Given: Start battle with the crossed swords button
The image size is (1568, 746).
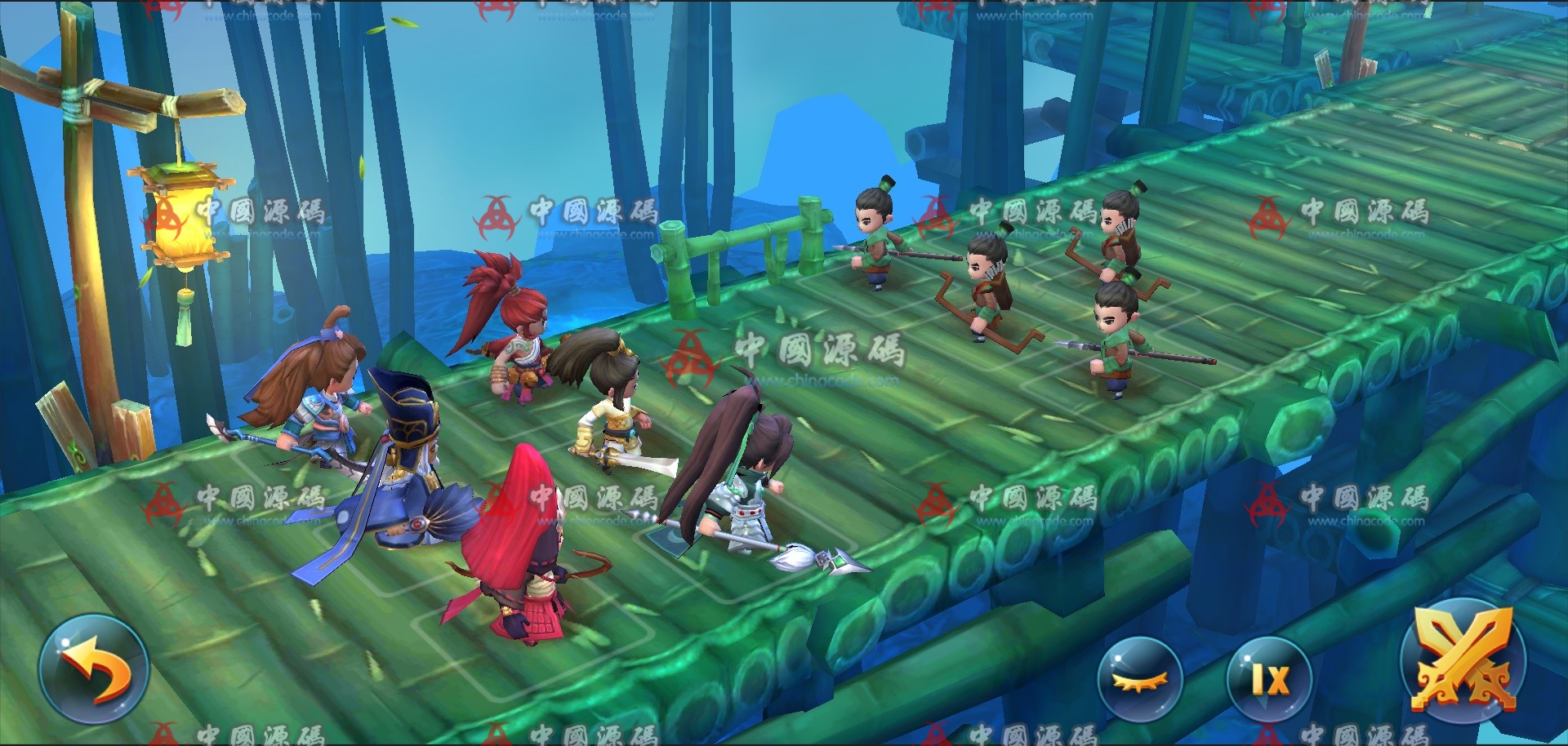Looking at the screenshot, I should click(1463, 663).
